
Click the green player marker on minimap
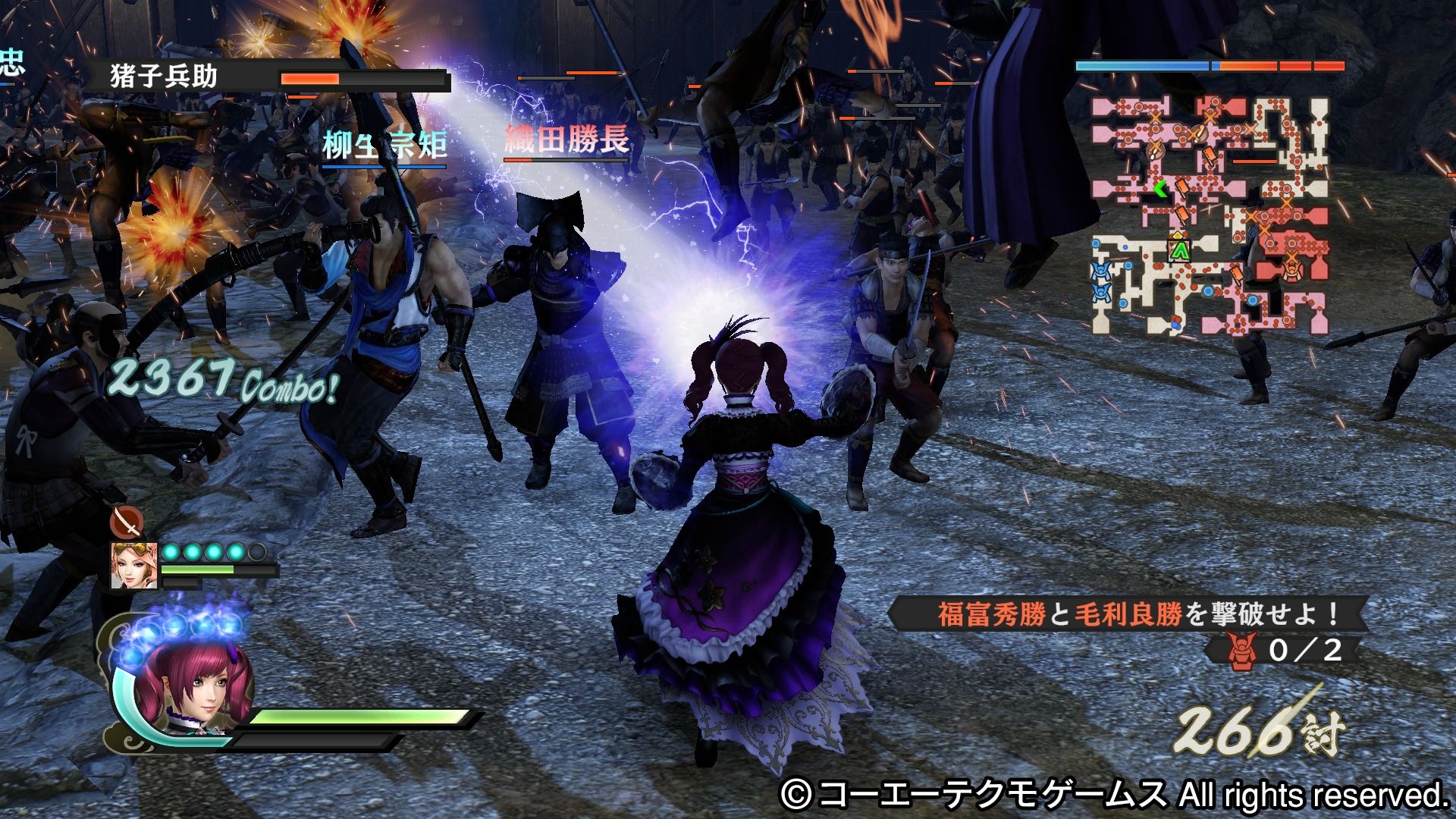click(x=1179, y=249)
